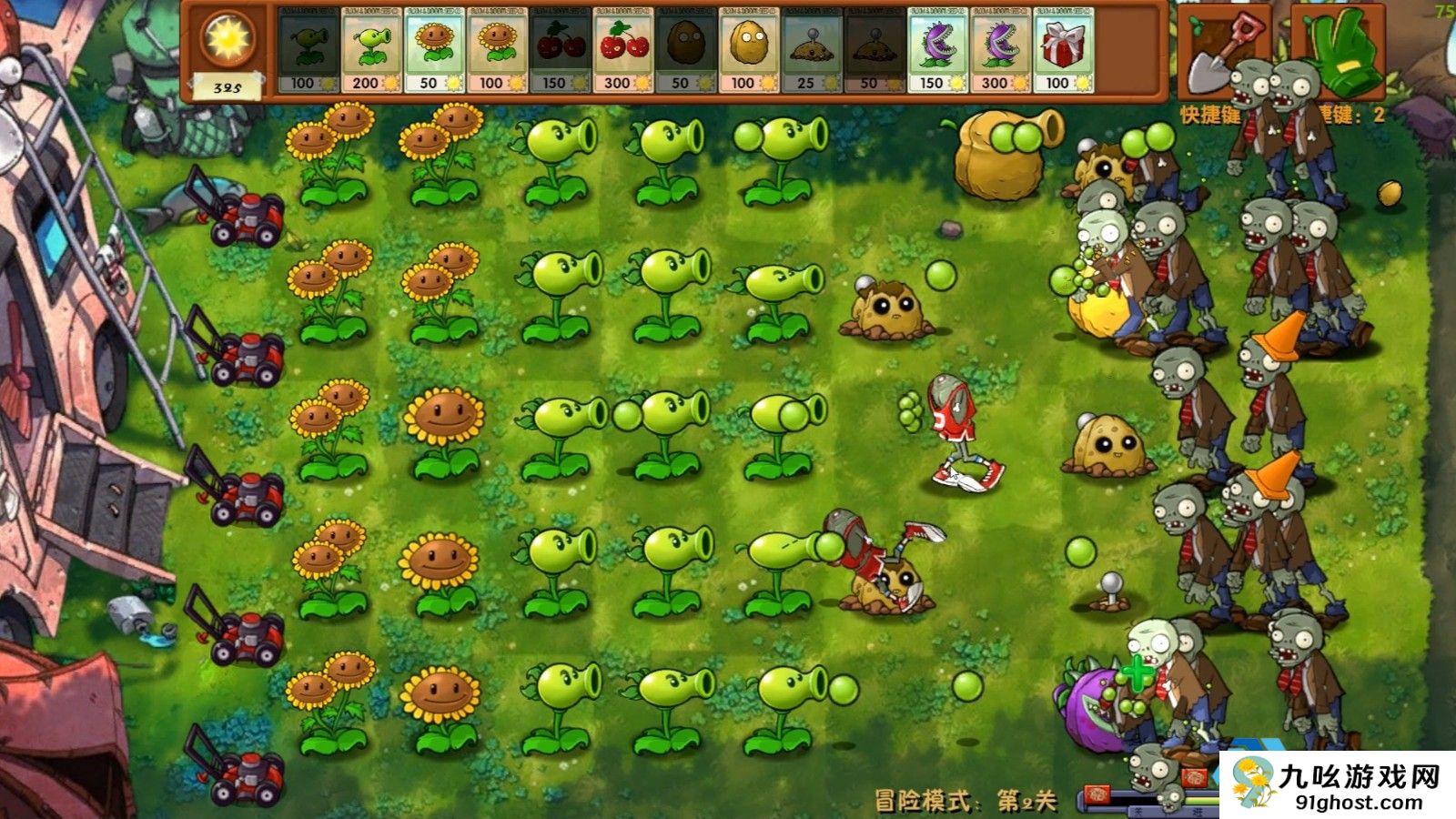Select the Chomper seed packet costing 150
1456x819 pixels.
coord(937,50)
